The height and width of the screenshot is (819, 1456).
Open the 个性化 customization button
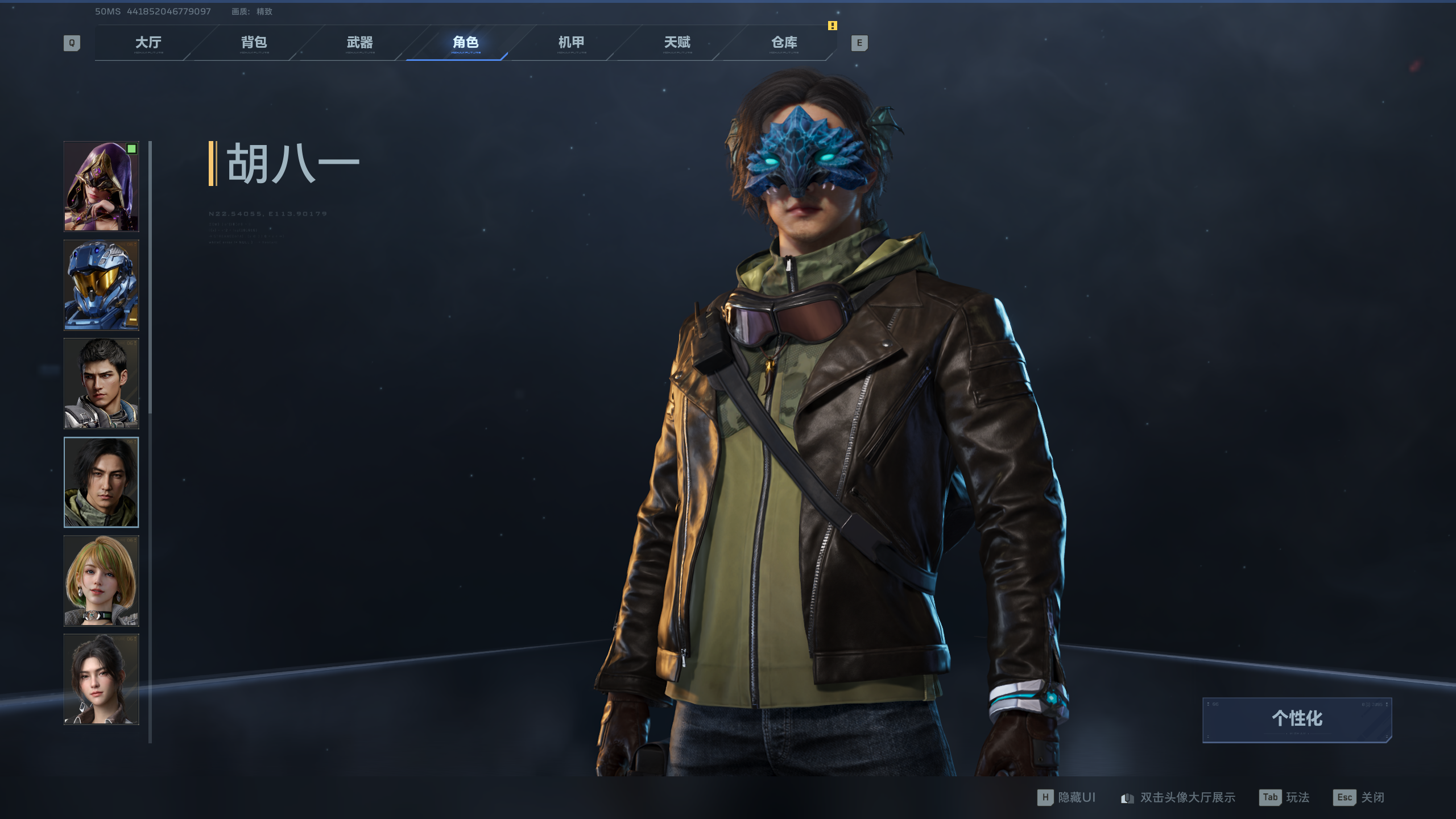(x=1297, y=719)
